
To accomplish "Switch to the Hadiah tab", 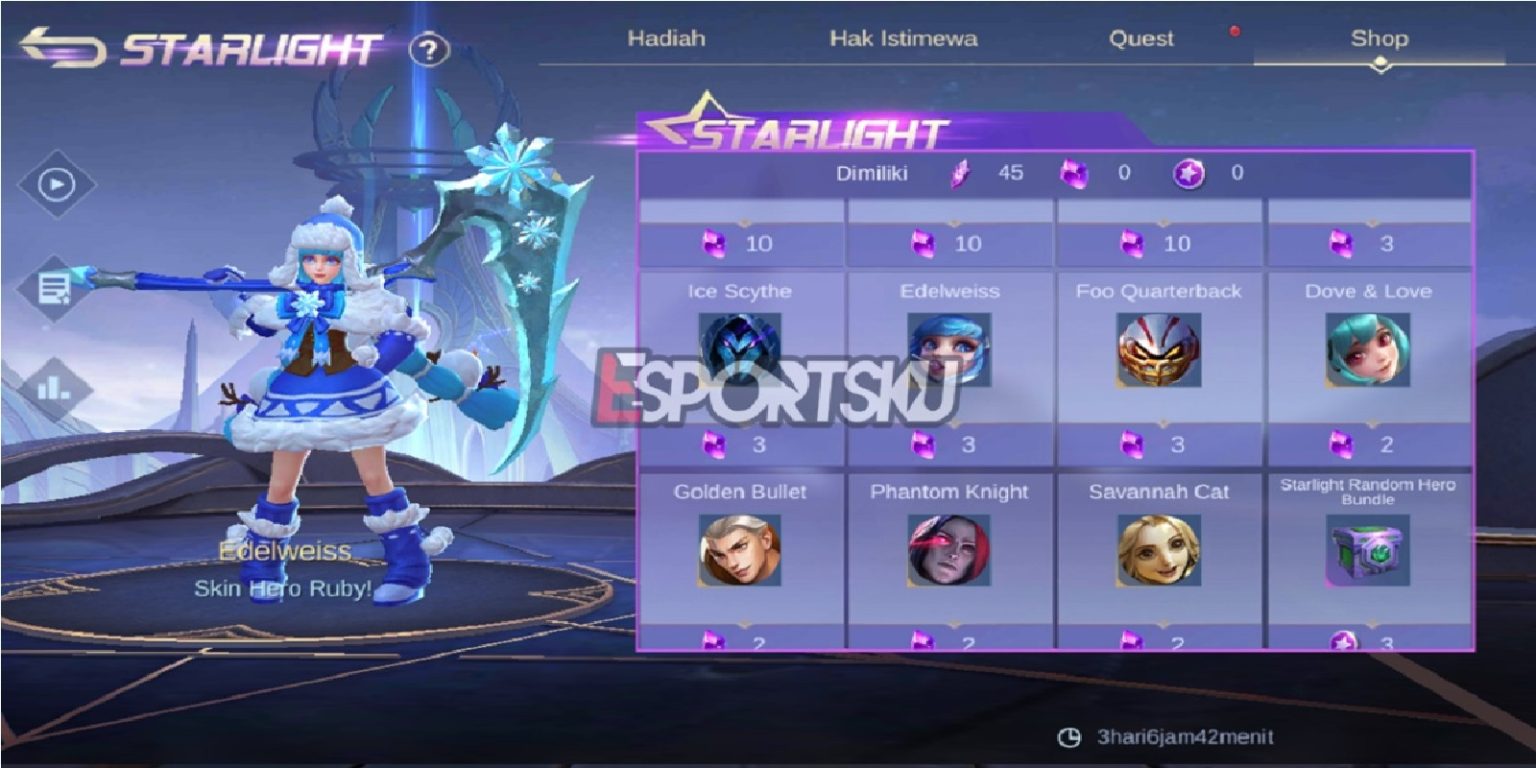I will coord(666,39).
